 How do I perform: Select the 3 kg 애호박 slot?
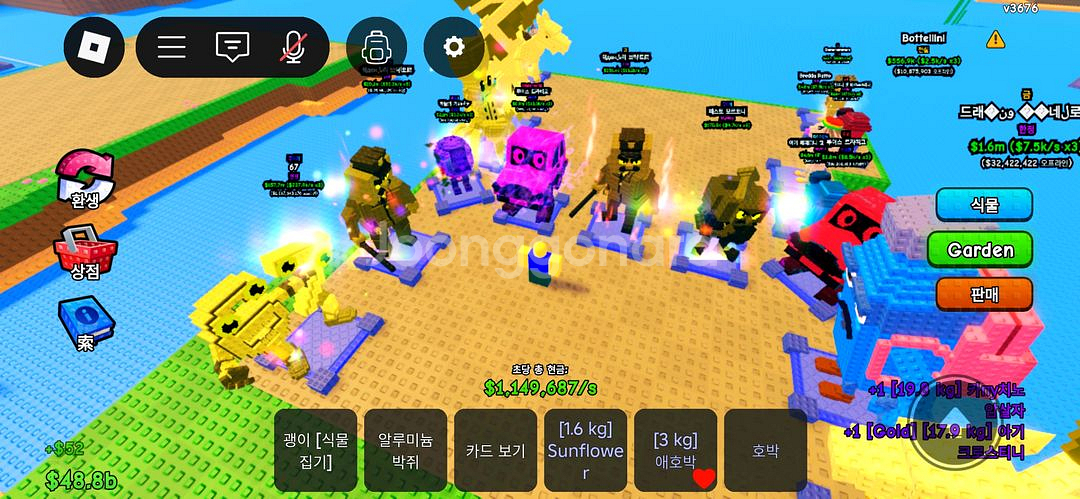pyautogui.click(x=675, y=450)
